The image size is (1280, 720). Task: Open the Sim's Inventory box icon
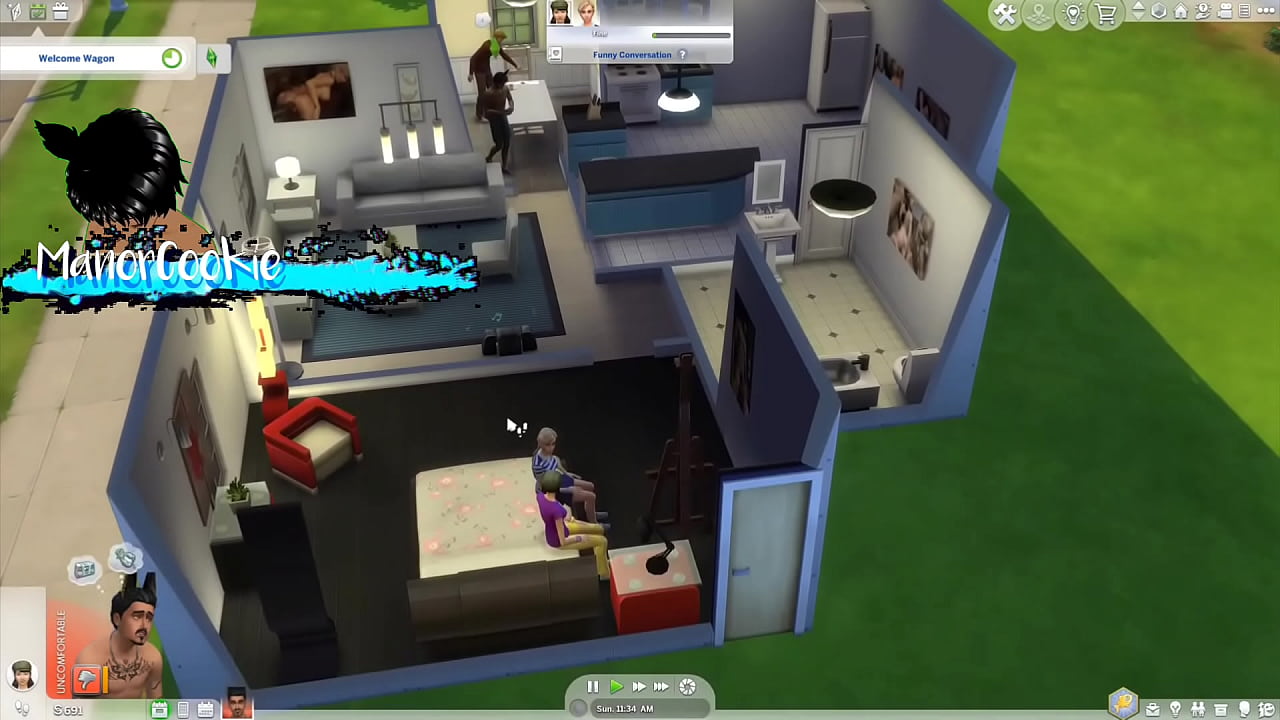click(x=1222, y=708)
